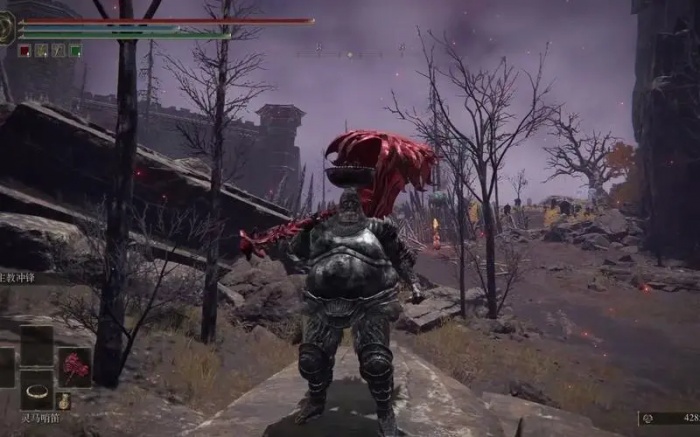Use the Spectral Steed Whistle ring item
Screen dimensions: 700x437
tap(38, 392)
